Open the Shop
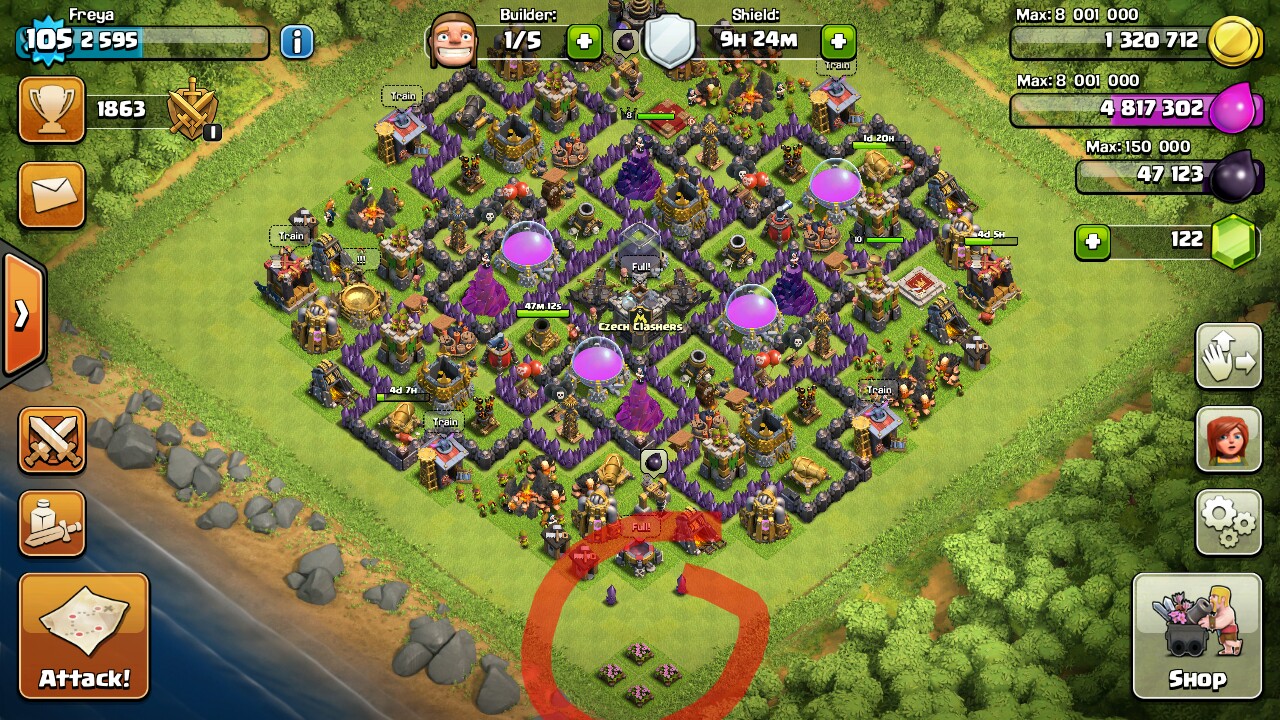 (x=1197, y=635)
